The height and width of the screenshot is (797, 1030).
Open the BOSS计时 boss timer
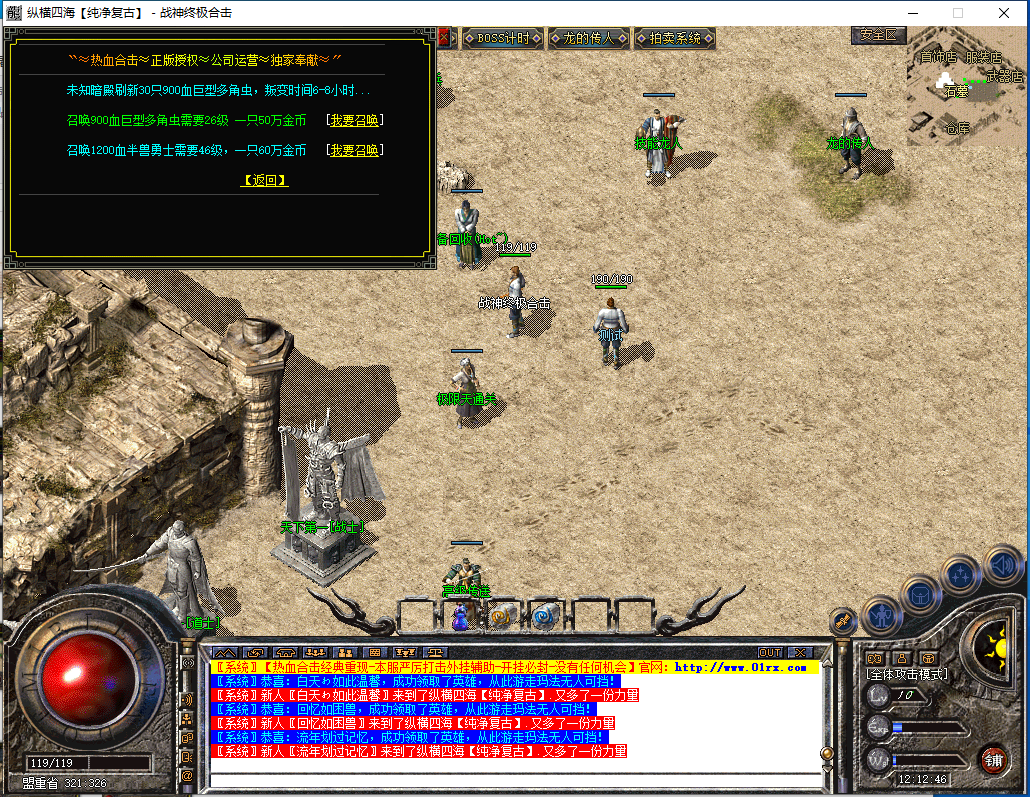[502, 39]
